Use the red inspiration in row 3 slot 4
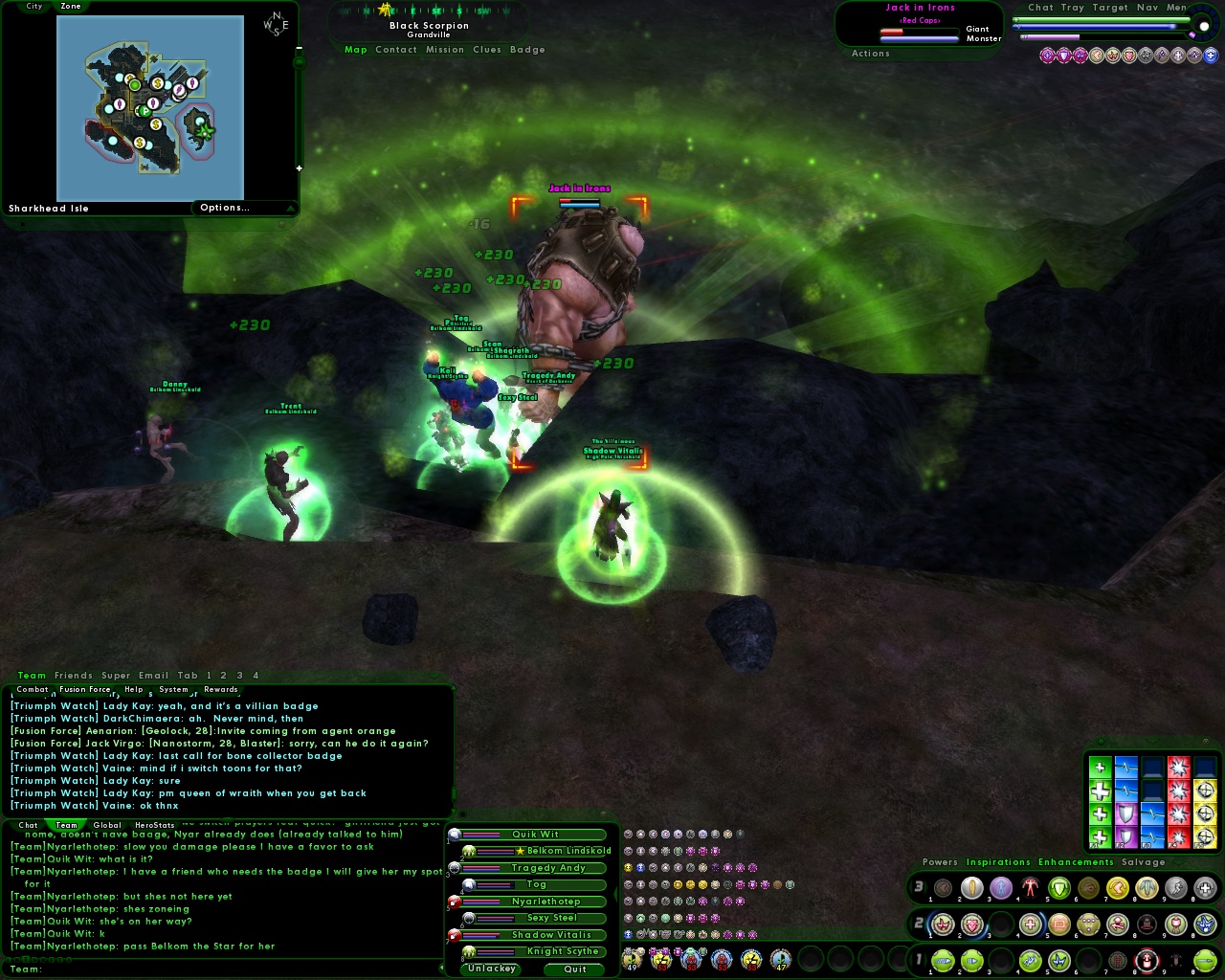Image resolution: width=1225 pixels, height=980 pixels. click(1030, 888)
